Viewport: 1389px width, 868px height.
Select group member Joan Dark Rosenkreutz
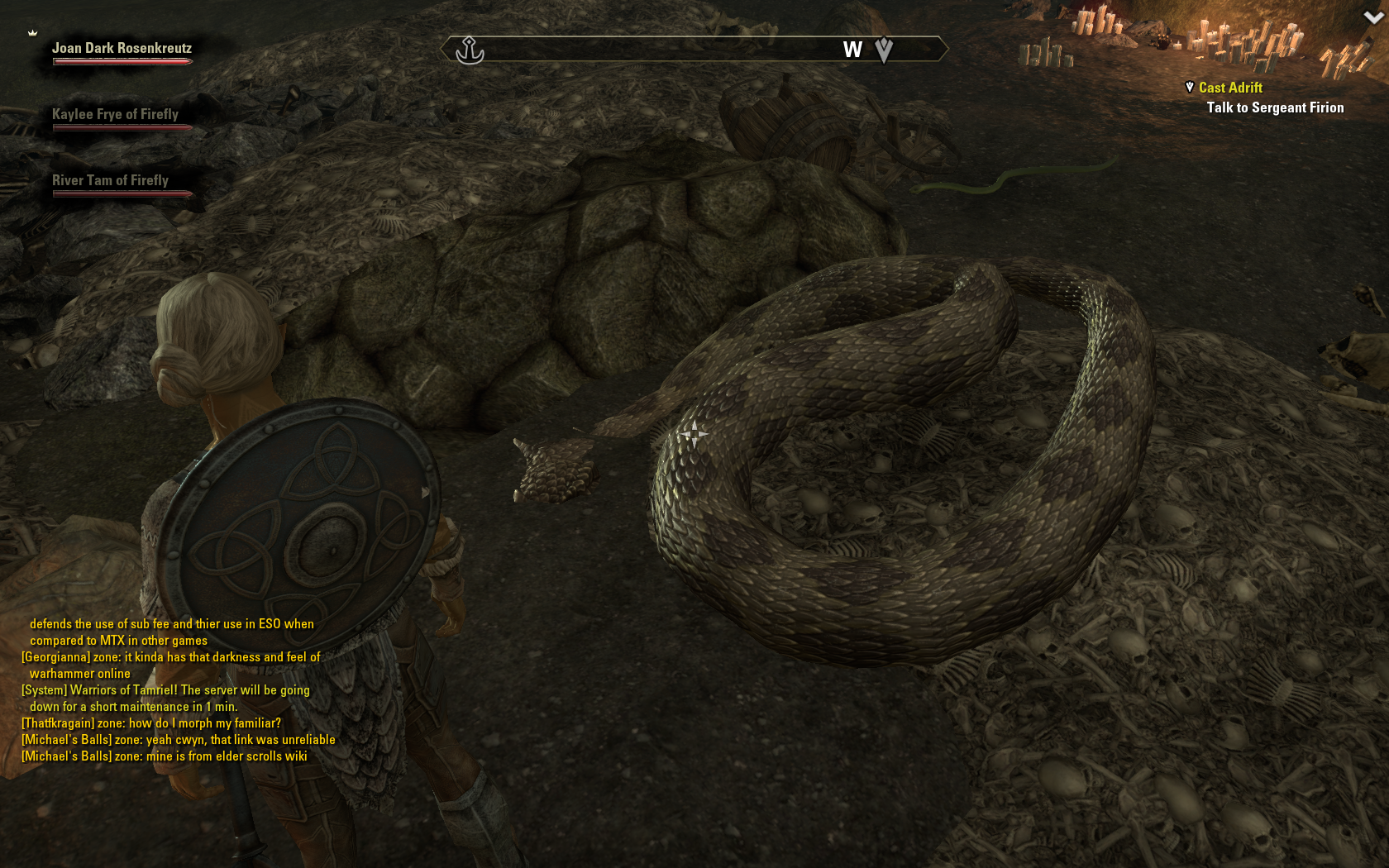tap(122, 49)
